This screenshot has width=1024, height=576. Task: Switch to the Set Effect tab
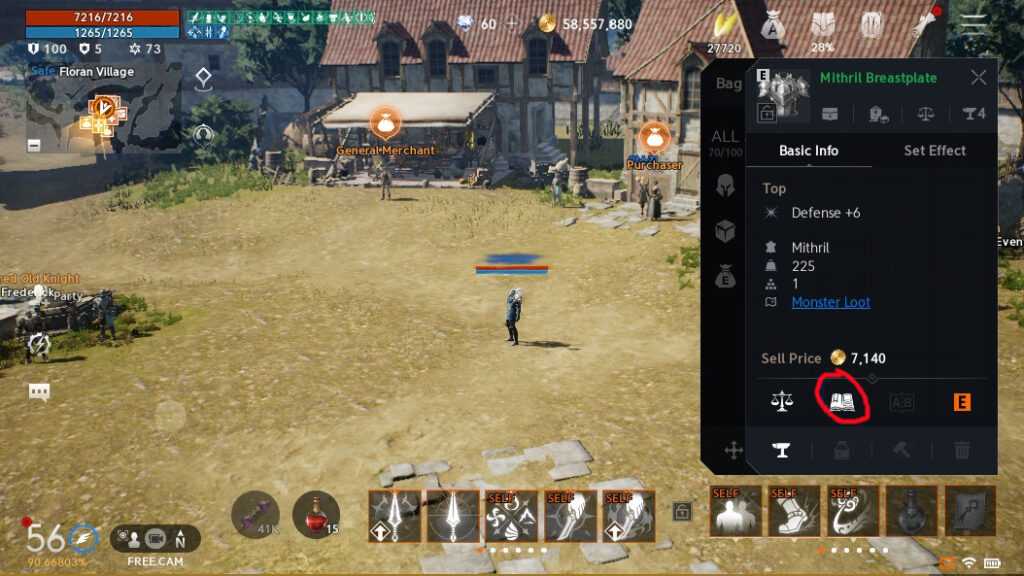[x=934, y=150]
